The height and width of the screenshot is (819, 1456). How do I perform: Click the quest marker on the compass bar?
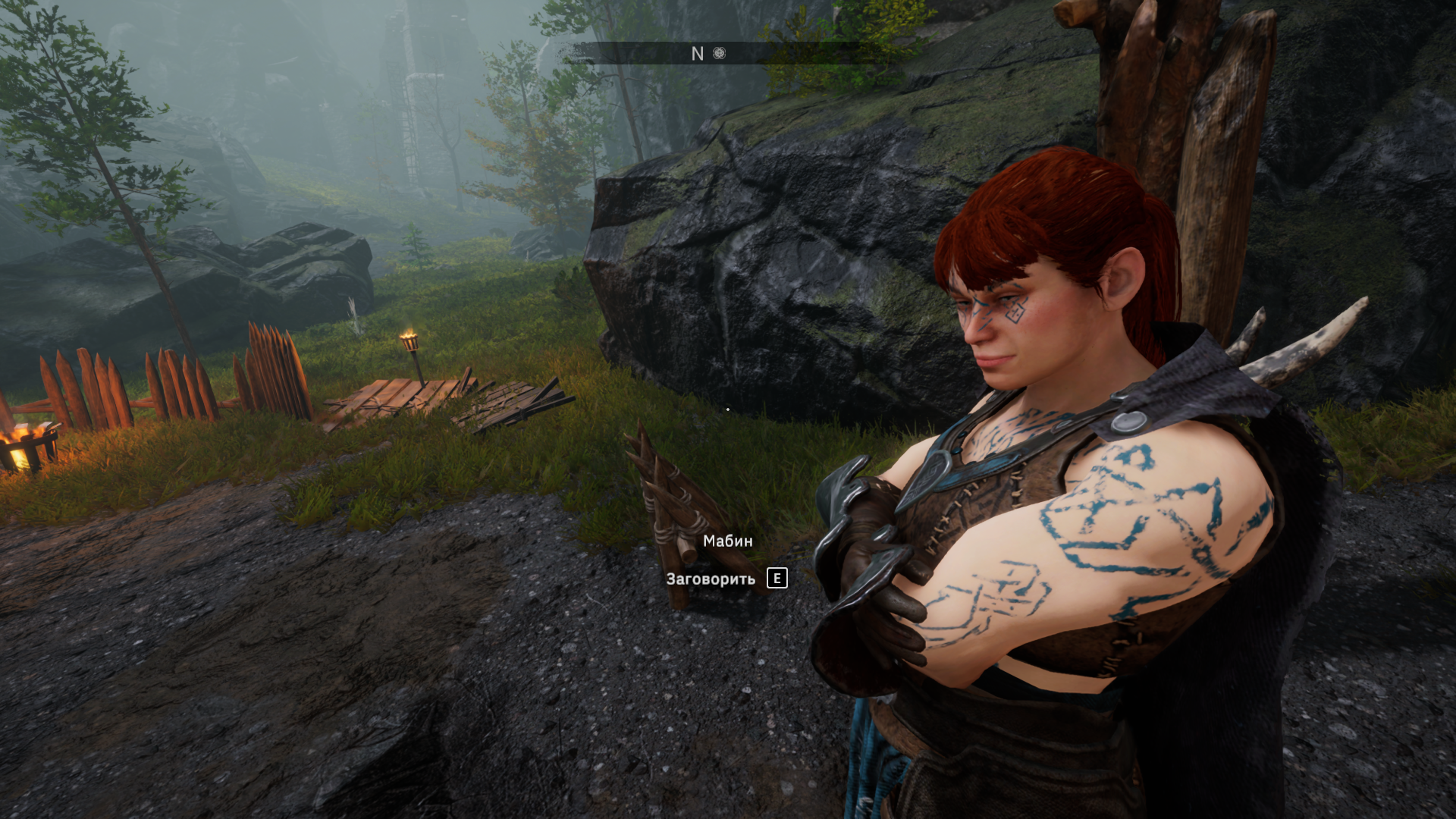(x=720, y=53)
